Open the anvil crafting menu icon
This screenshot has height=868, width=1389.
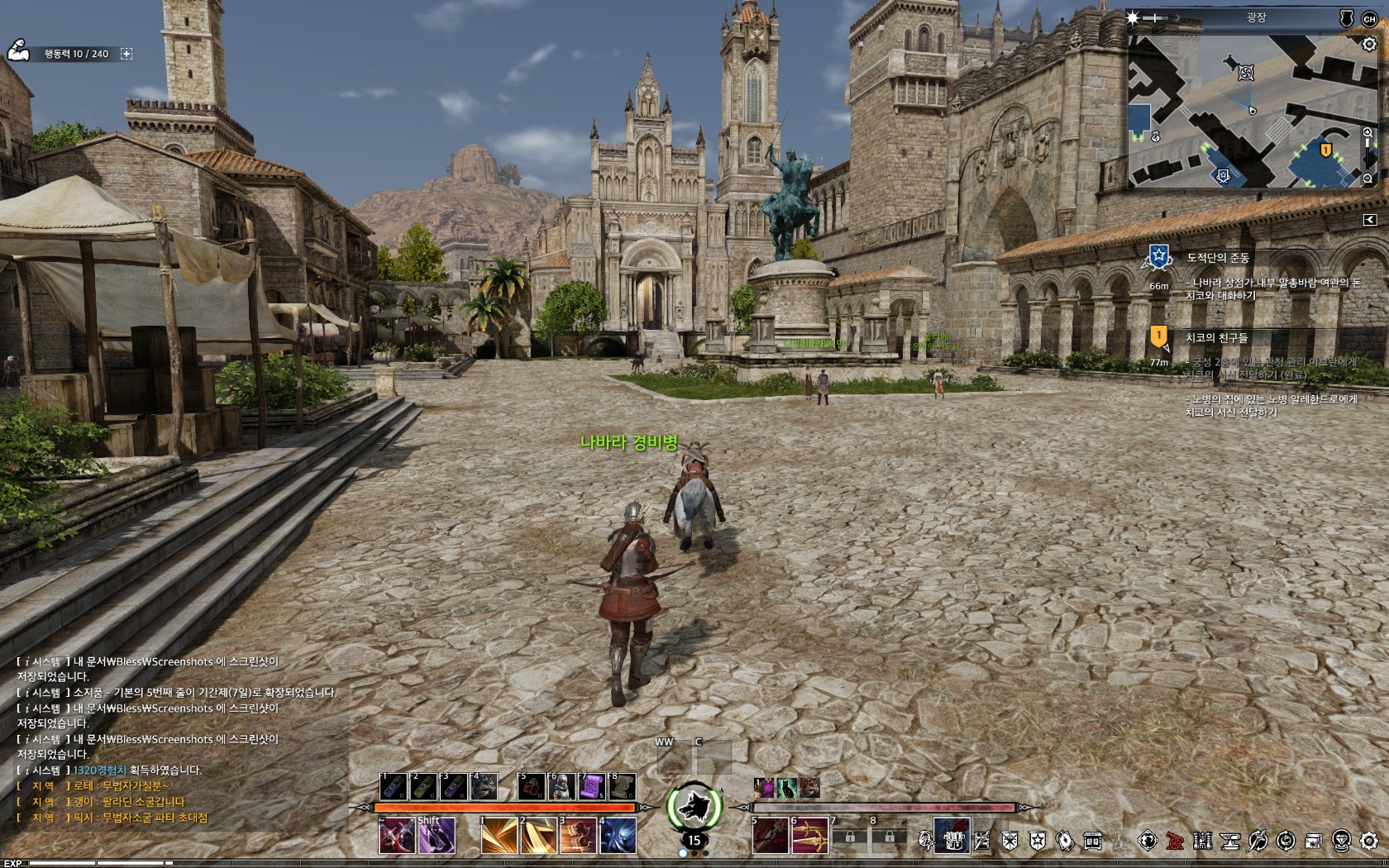(1230, 842)
